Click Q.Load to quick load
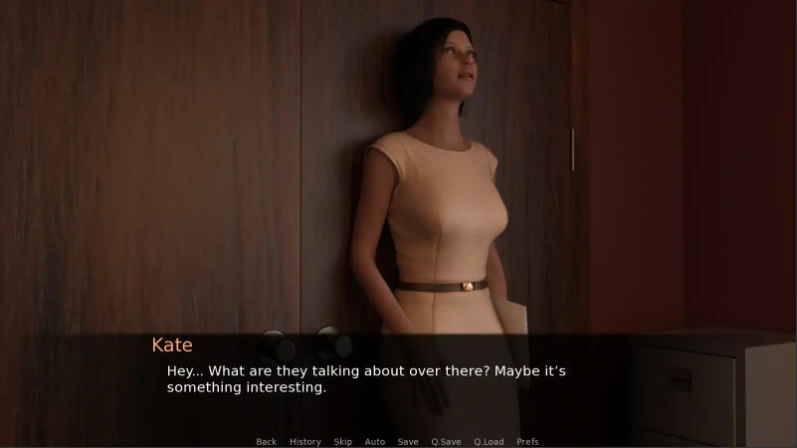Screen dimensions: 797x448 click(x=489, y=441)
